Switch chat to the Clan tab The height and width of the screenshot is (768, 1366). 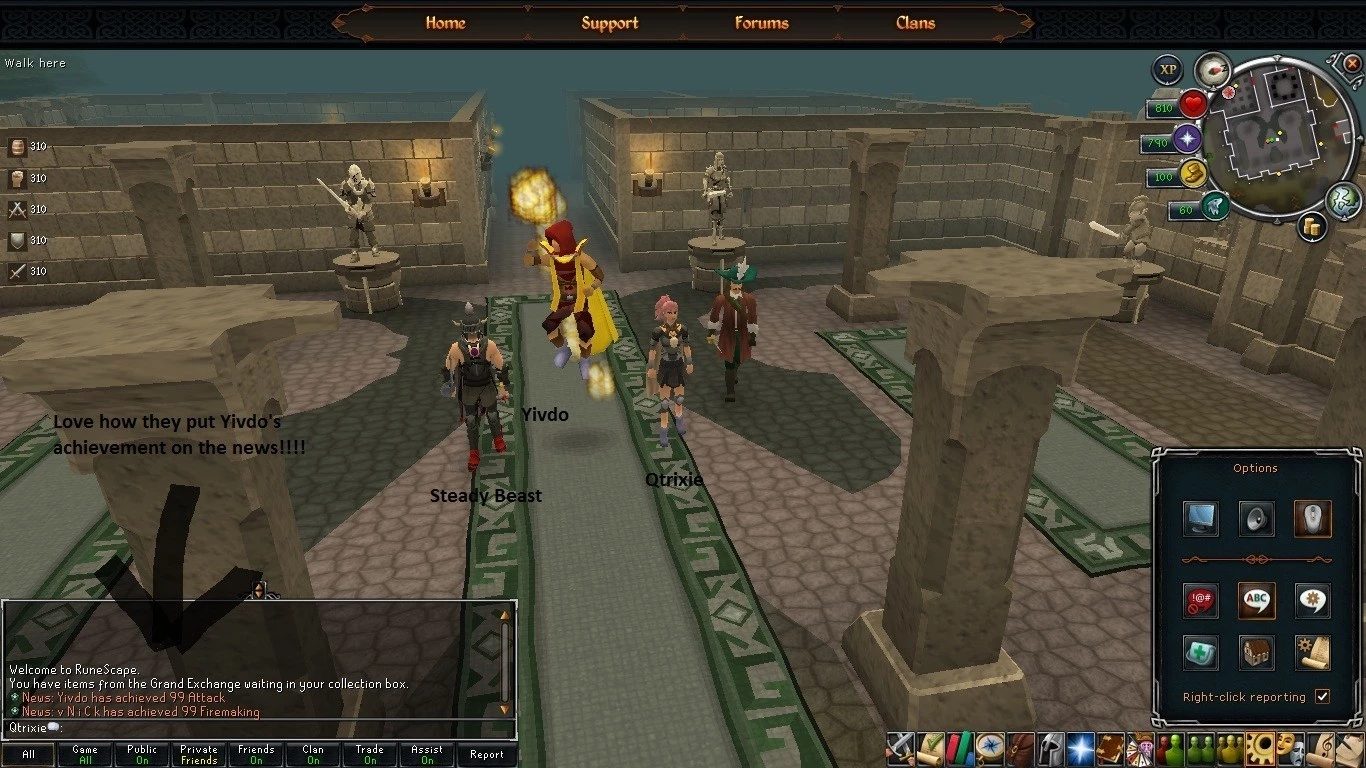pos(313,755)
